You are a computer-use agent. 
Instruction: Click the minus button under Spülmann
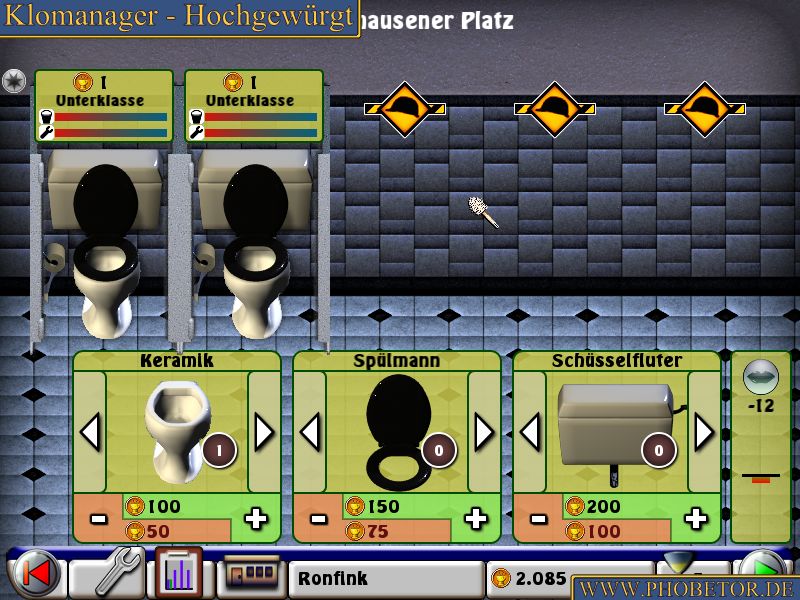(318, 518)
